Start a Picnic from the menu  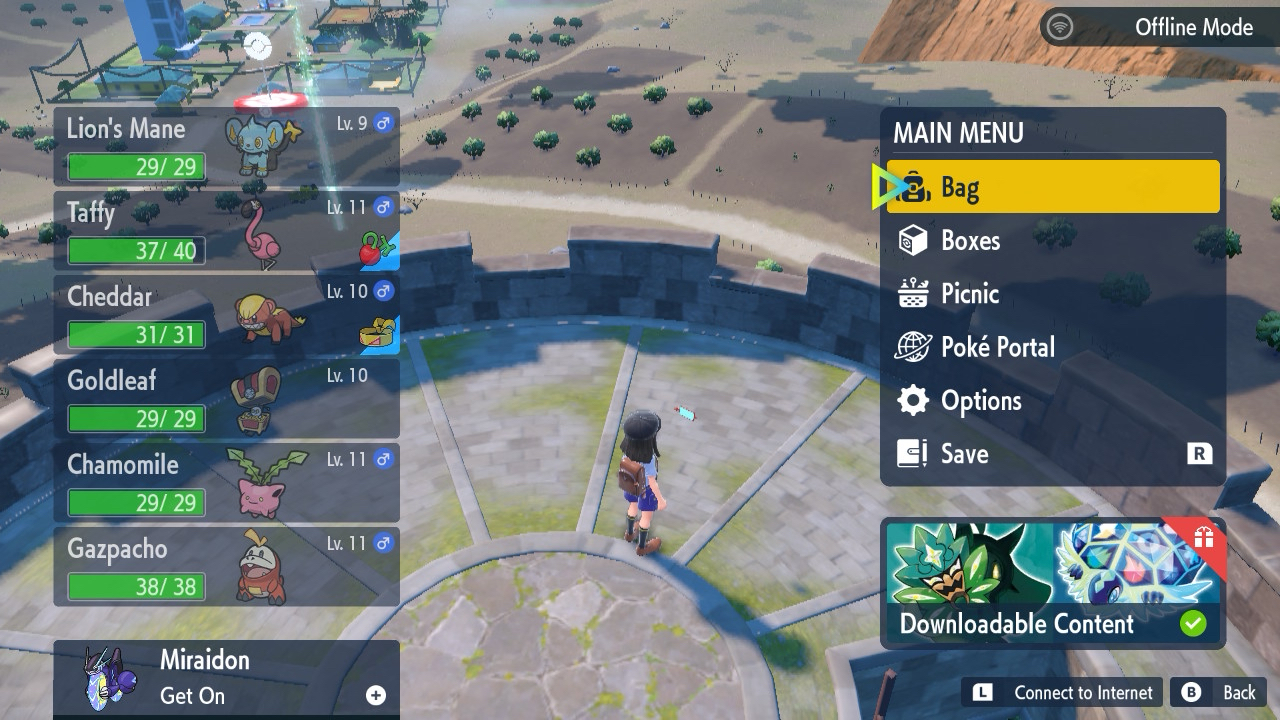(1052, 294)
